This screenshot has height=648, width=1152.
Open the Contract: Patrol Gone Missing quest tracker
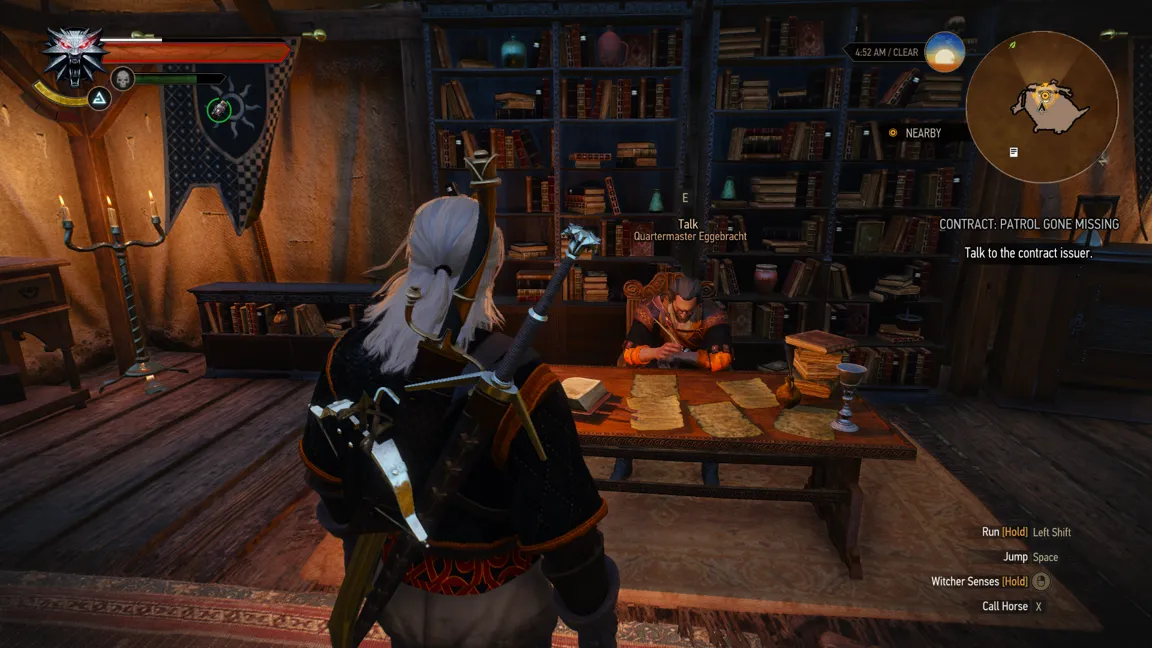tap(1029, 225)
